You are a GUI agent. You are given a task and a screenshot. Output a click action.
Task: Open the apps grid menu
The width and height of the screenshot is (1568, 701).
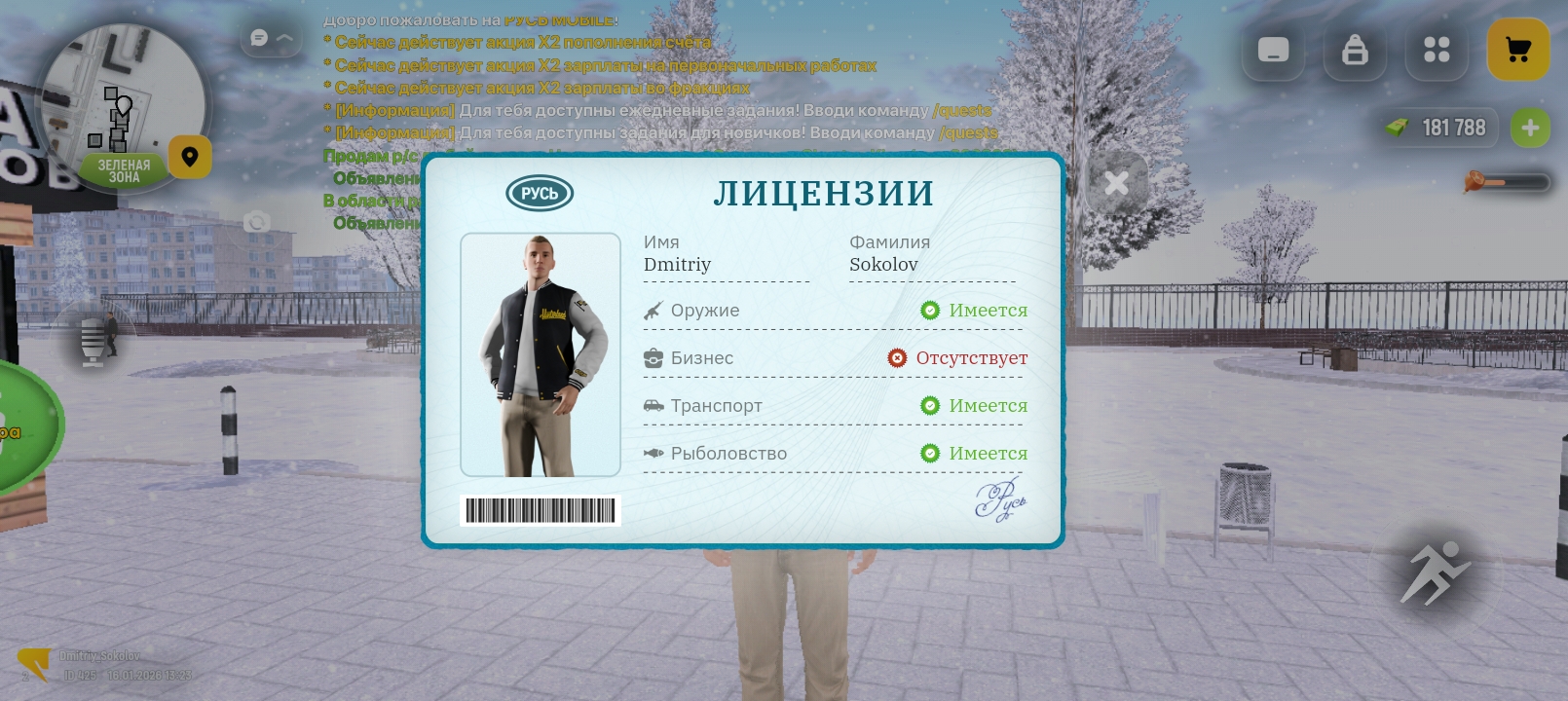tap(1436, 50)
